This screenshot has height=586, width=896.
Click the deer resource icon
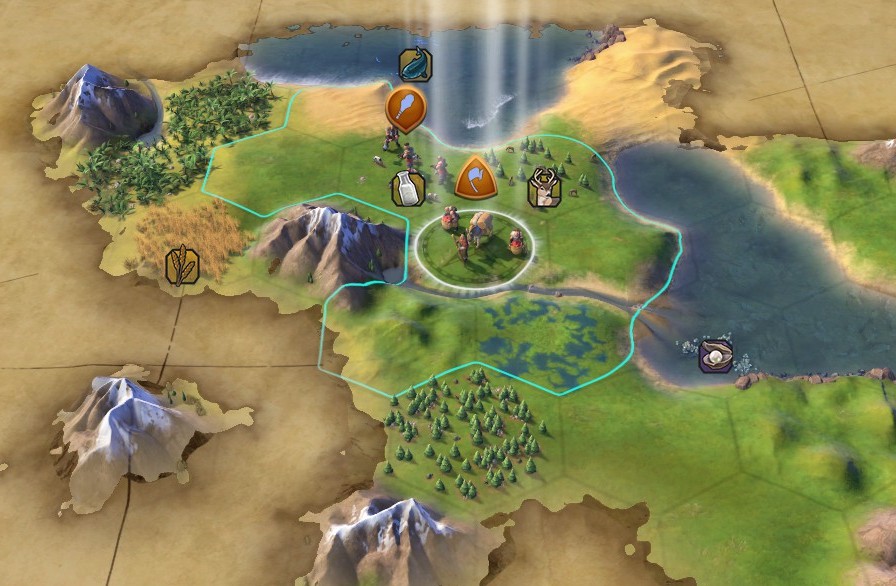click(544, 188)
